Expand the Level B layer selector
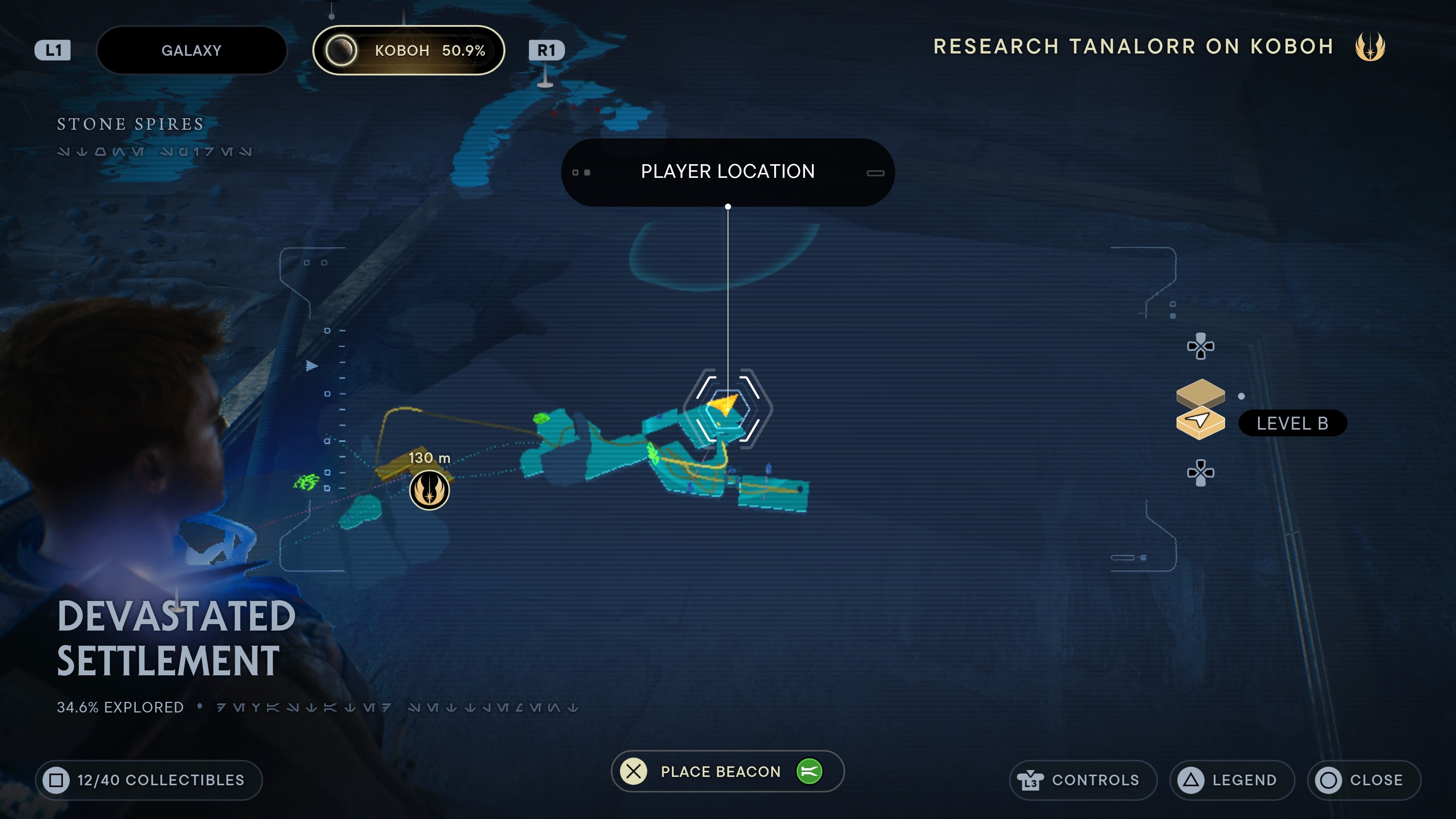 tap(1293, 423)
